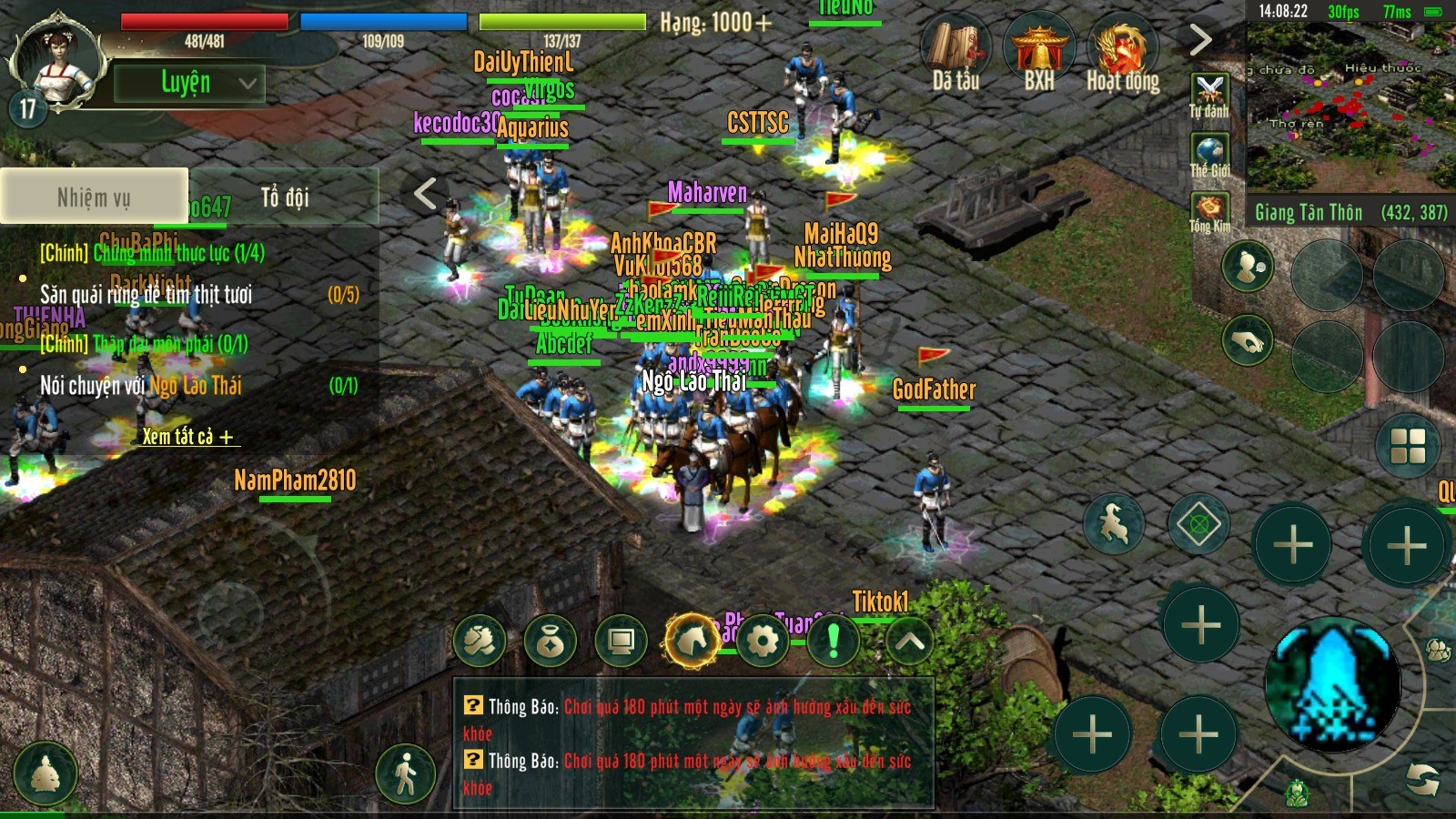1456x819 pixels.
Task: Expand the top menu with right arrow
Action: [1200, 39]
